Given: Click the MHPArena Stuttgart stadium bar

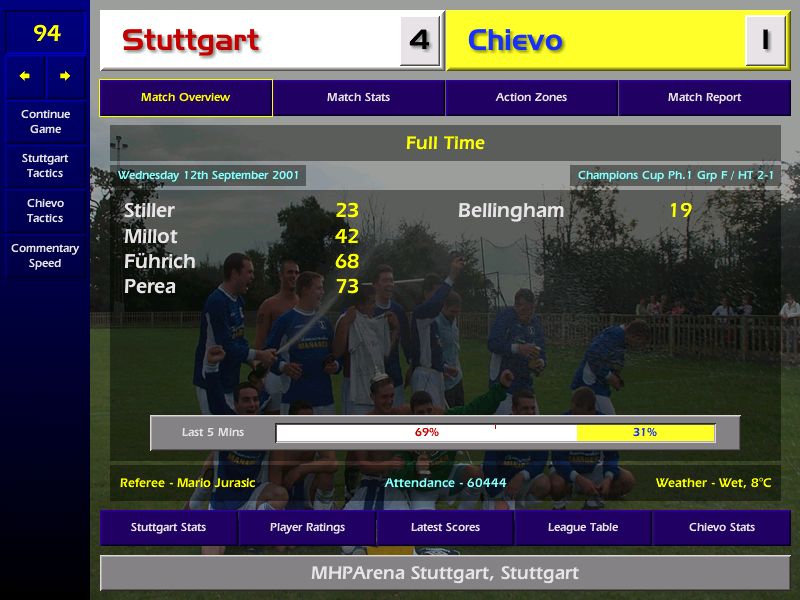Looking at the screenshot, I should (445, 574).
